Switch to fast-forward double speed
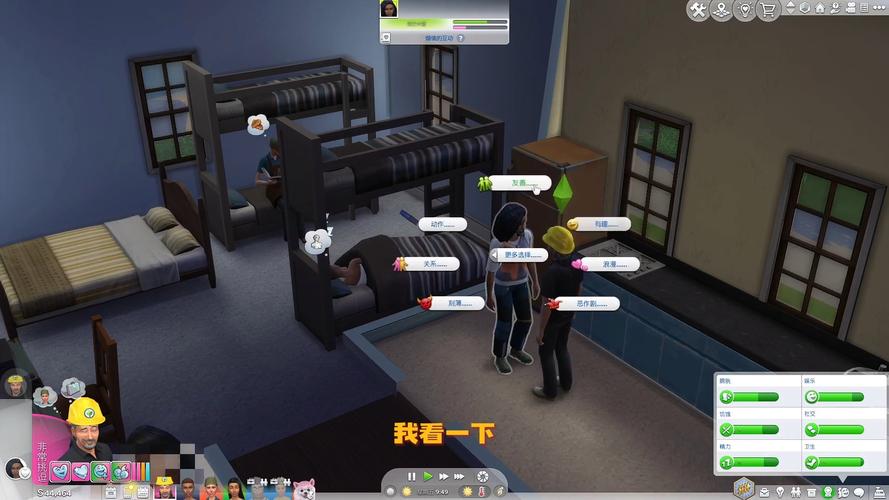The image size is (889, 500). (442, 476)
